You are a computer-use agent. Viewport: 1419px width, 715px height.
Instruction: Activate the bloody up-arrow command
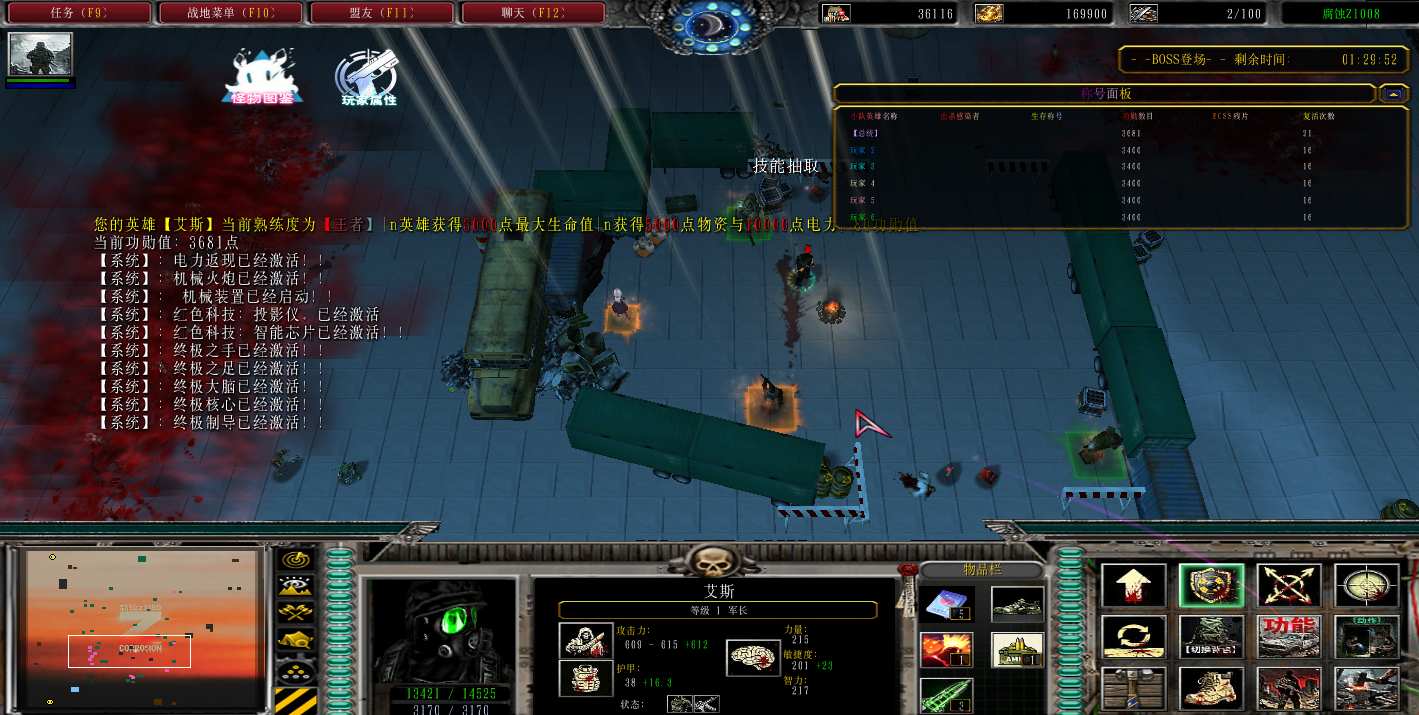1134,585
